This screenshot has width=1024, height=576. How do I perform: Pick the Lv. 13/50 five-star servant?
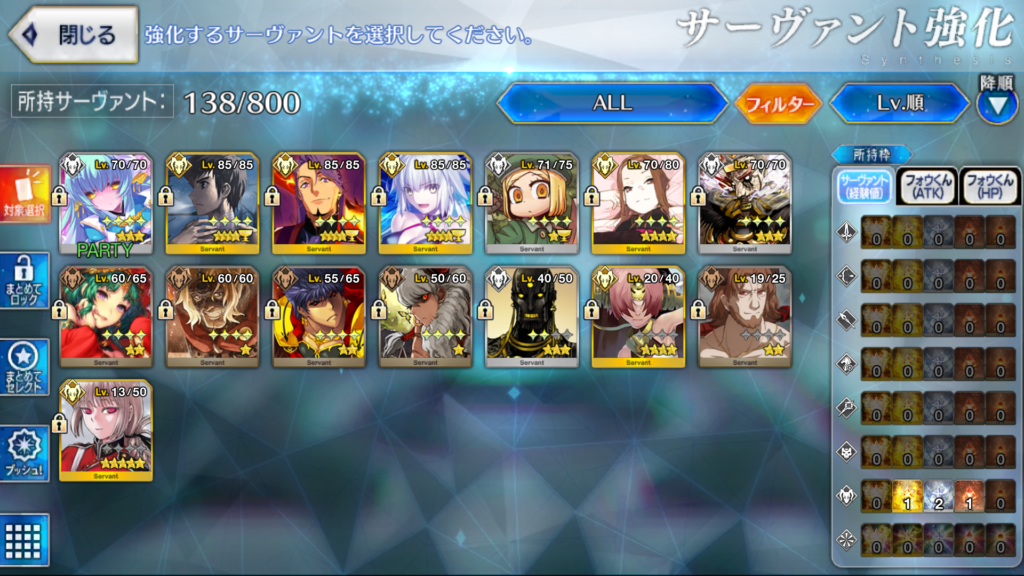[x=106, y=429]
